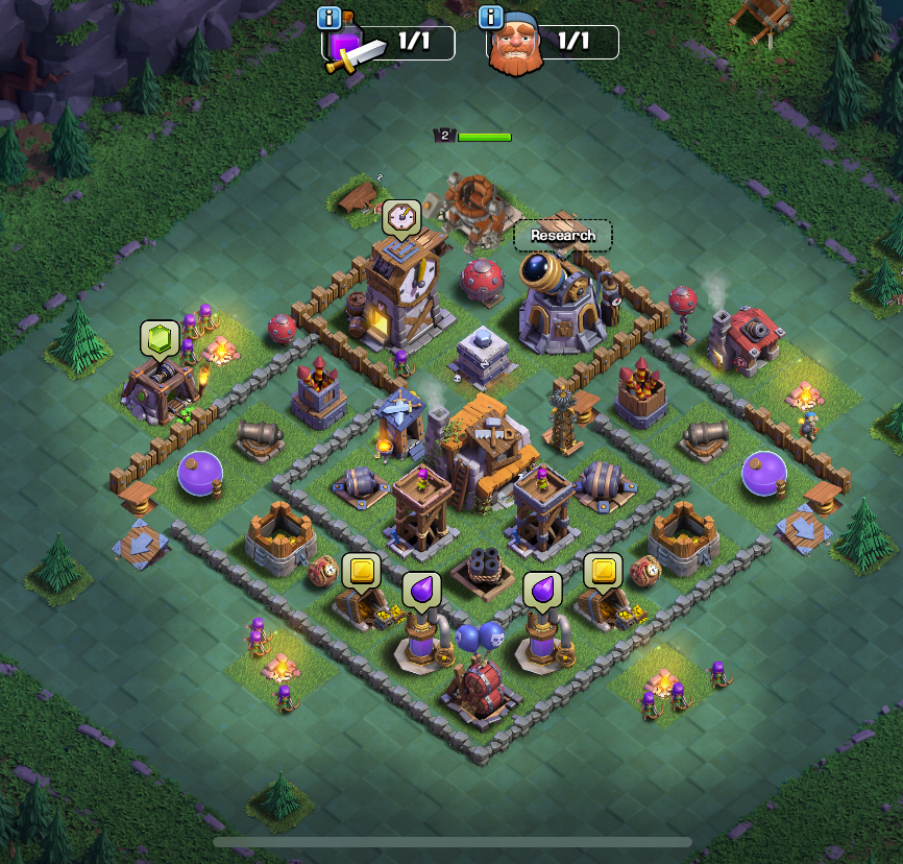
Task: Open info for the elixir sword counter
Action: (329, 18)
